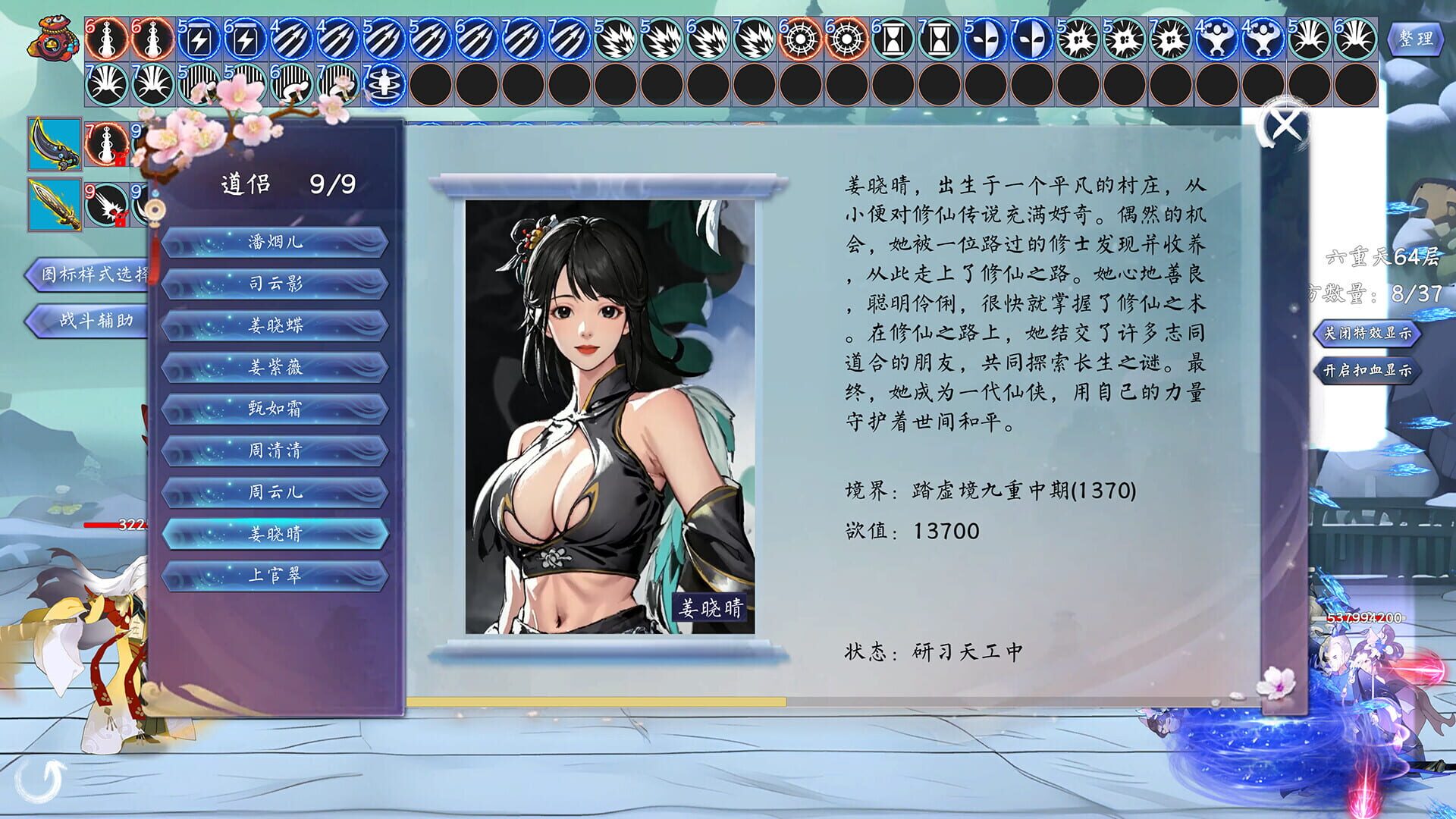Select the curved blade weapon slot
The width and height of the screenshot is (1456, 819).
[x=53, y=144]
